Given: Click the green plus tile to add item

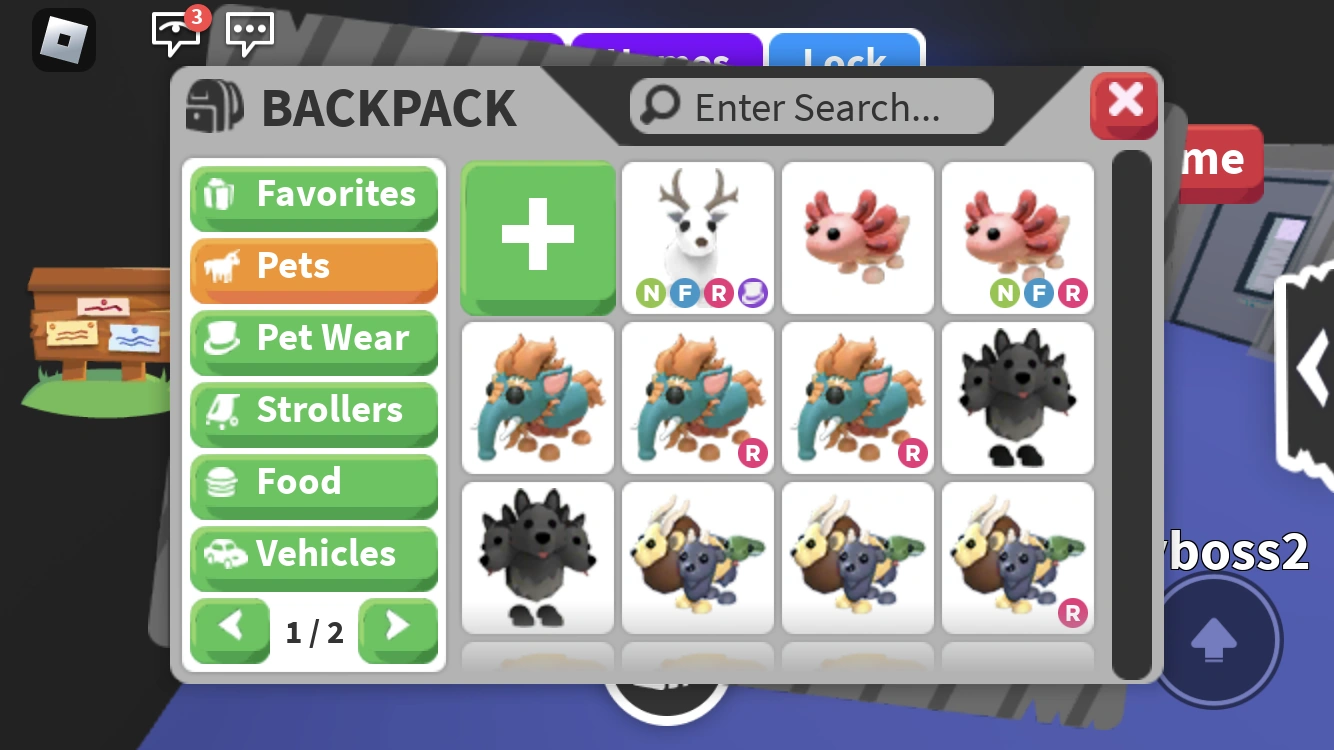Looking at the screenshot, I should point(537,238).
